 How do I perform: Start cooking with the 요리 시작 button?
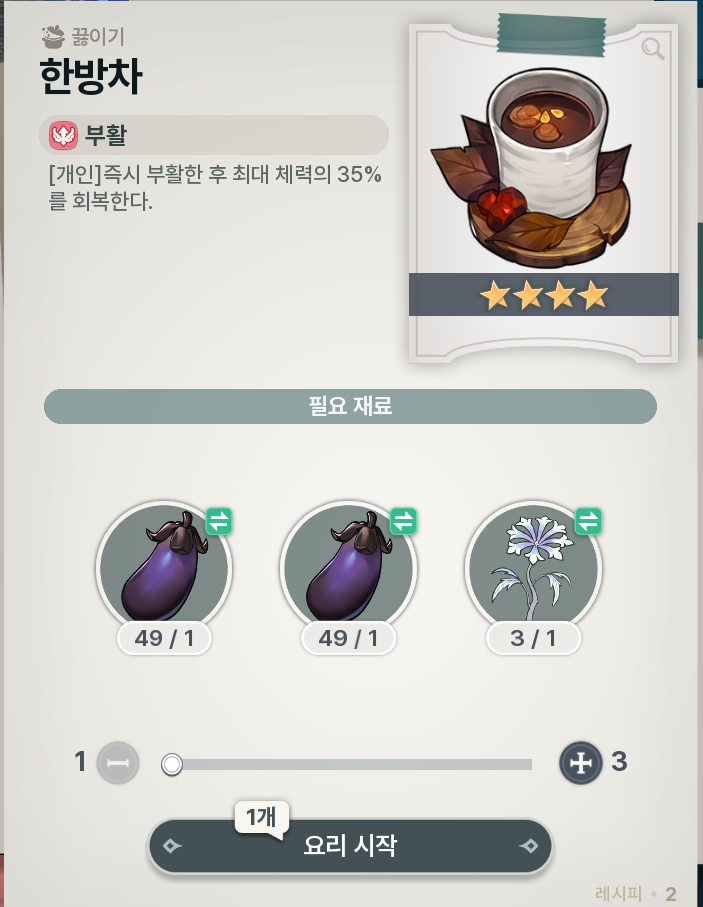350,846
